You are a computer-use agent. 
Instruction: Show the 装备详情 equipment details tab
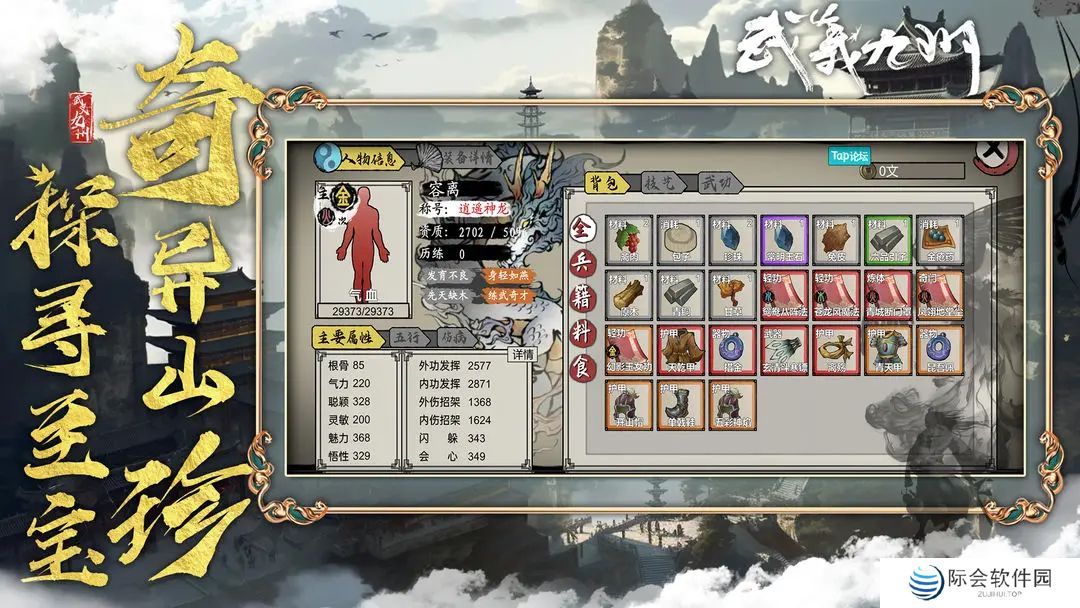[x=466, y=157]
